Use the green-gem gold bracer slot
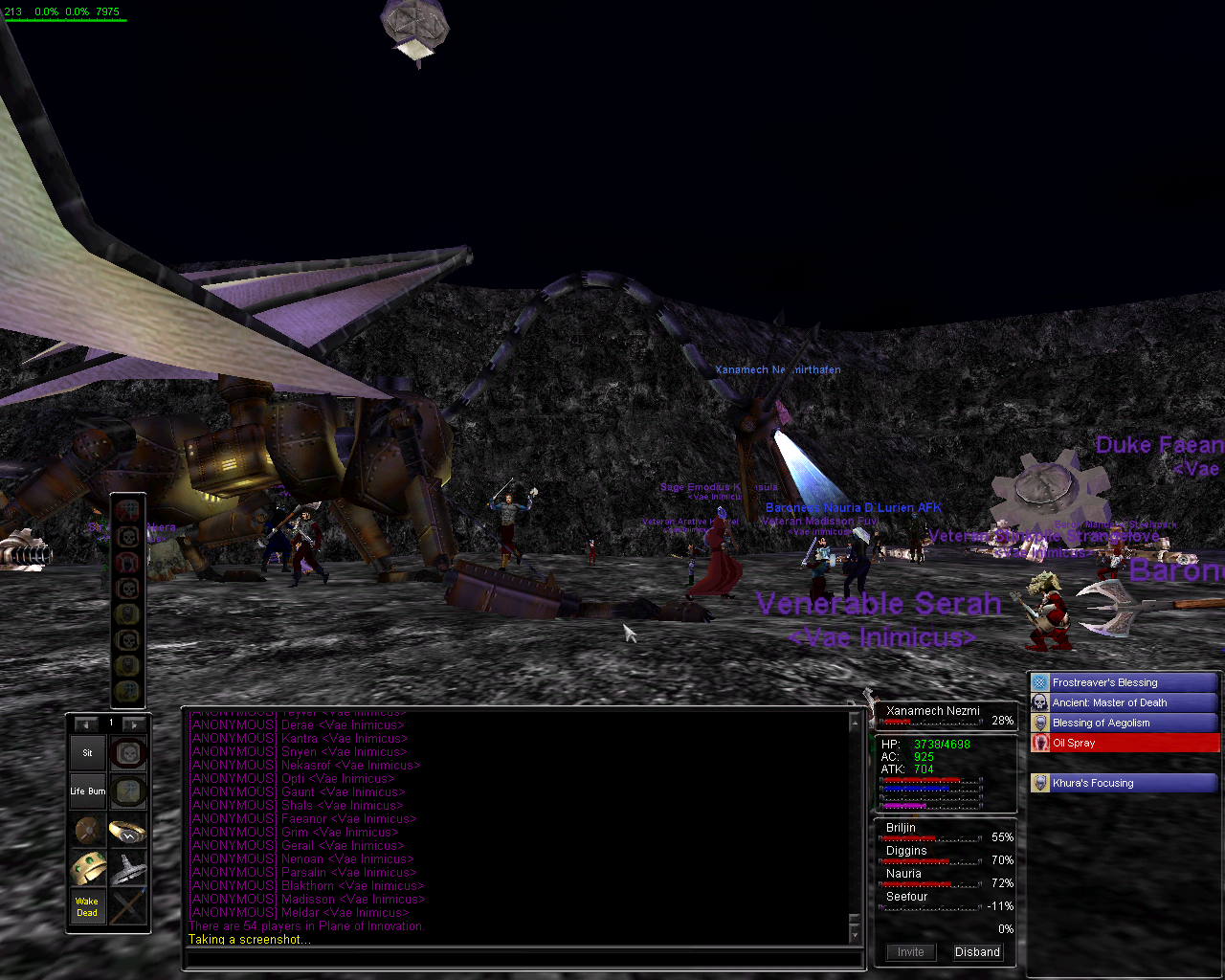This screenshot has height=980, width=1225. [87, 869]
